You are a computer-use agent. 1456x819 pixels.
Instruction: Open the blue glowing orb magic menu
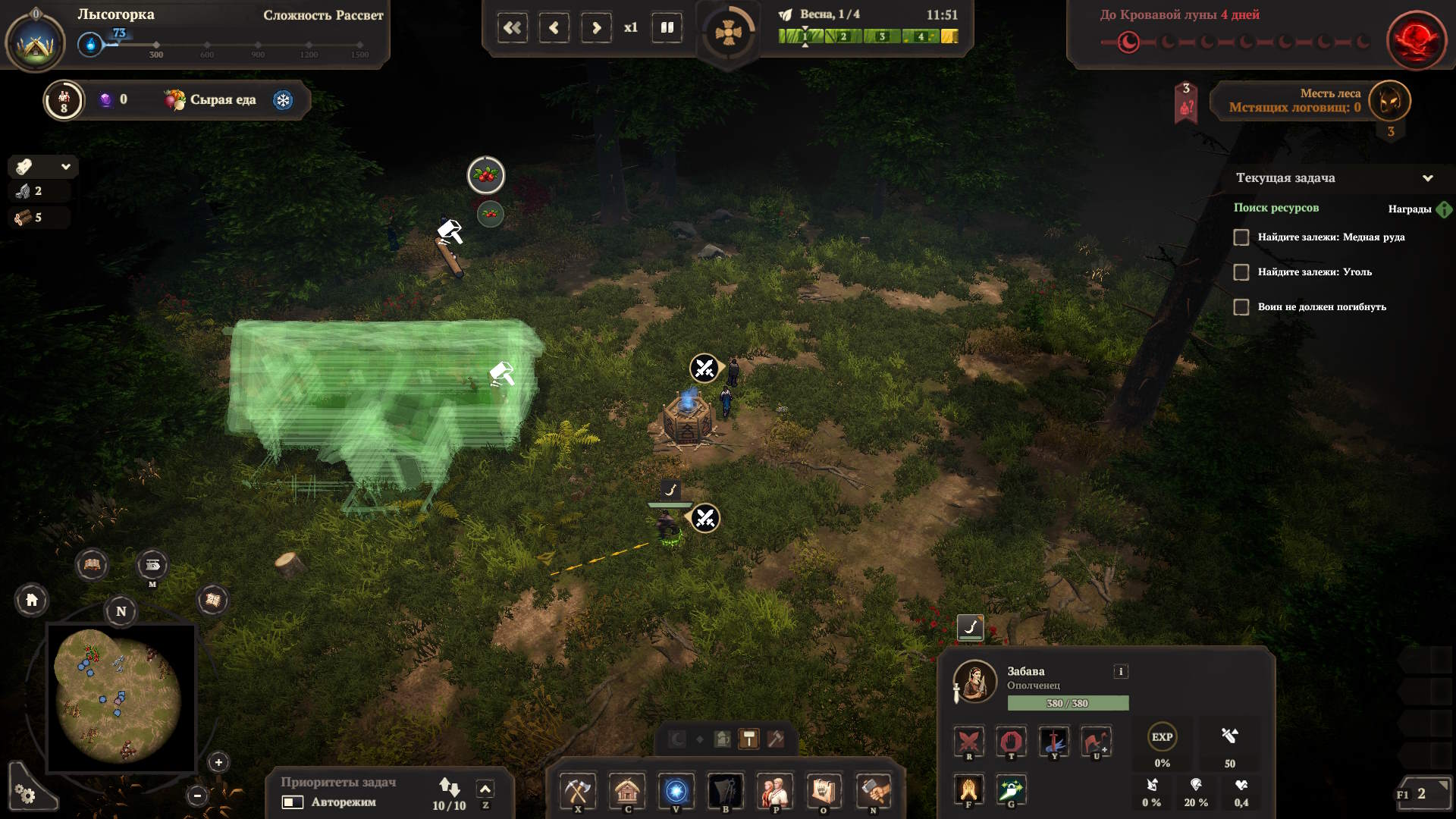tap(676, 791)
